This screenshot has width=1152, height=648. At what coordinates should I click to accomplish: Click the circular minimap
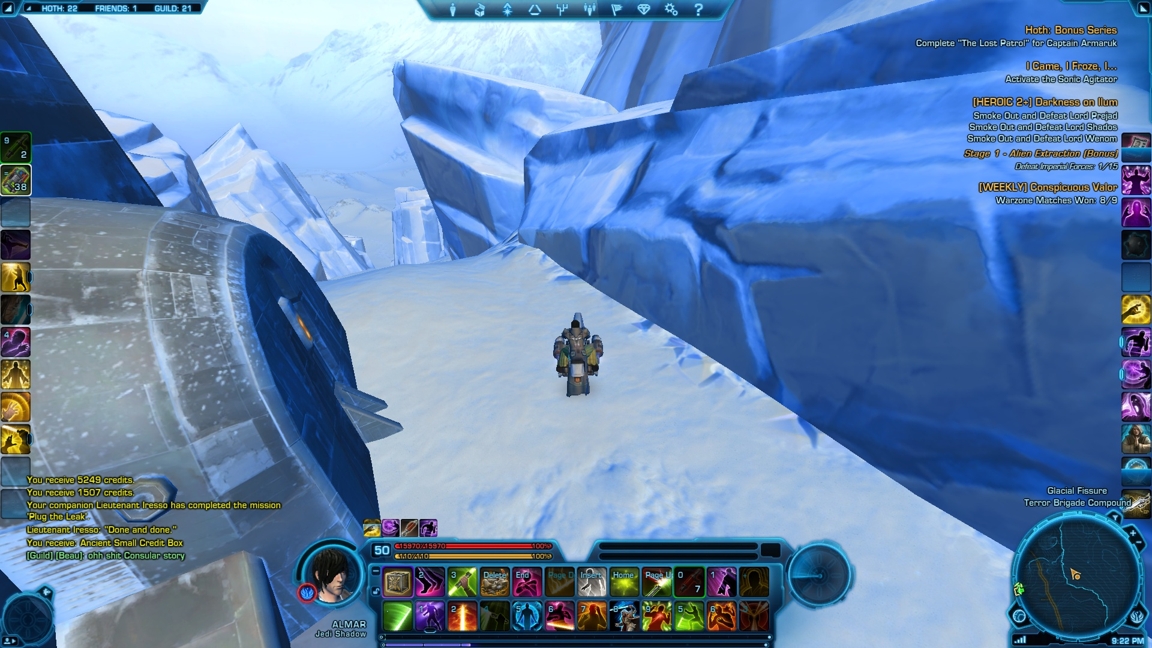(1076, 577)
